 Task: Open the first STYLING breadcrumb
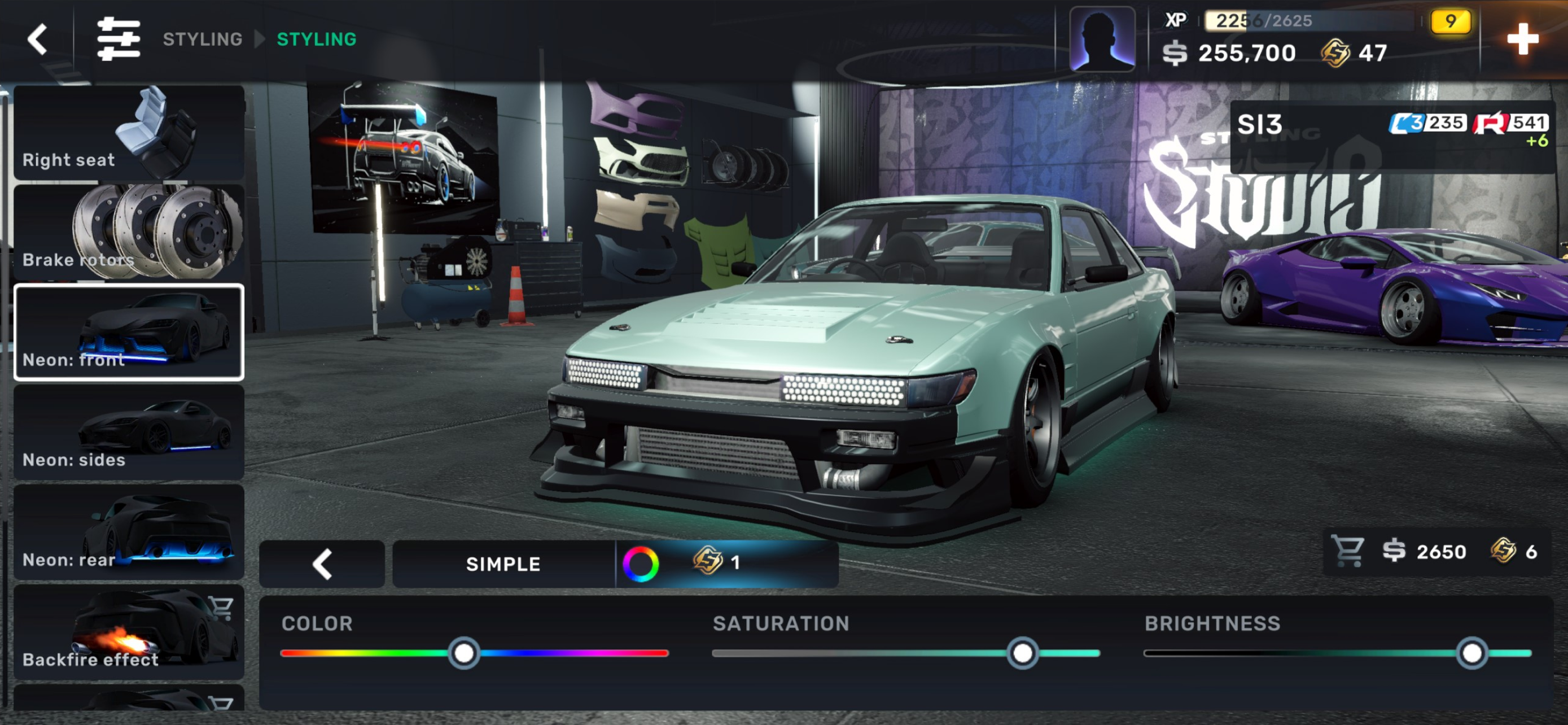point(202,40)
